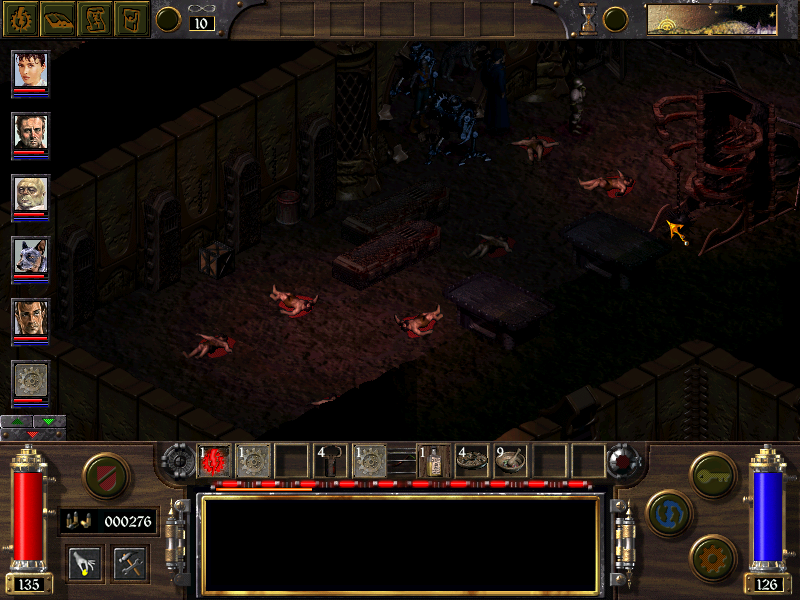The width and height of the screenshot is (800, 600).
Task: Use the bottle item in the hotbar
Action: (x=432, y=460)
